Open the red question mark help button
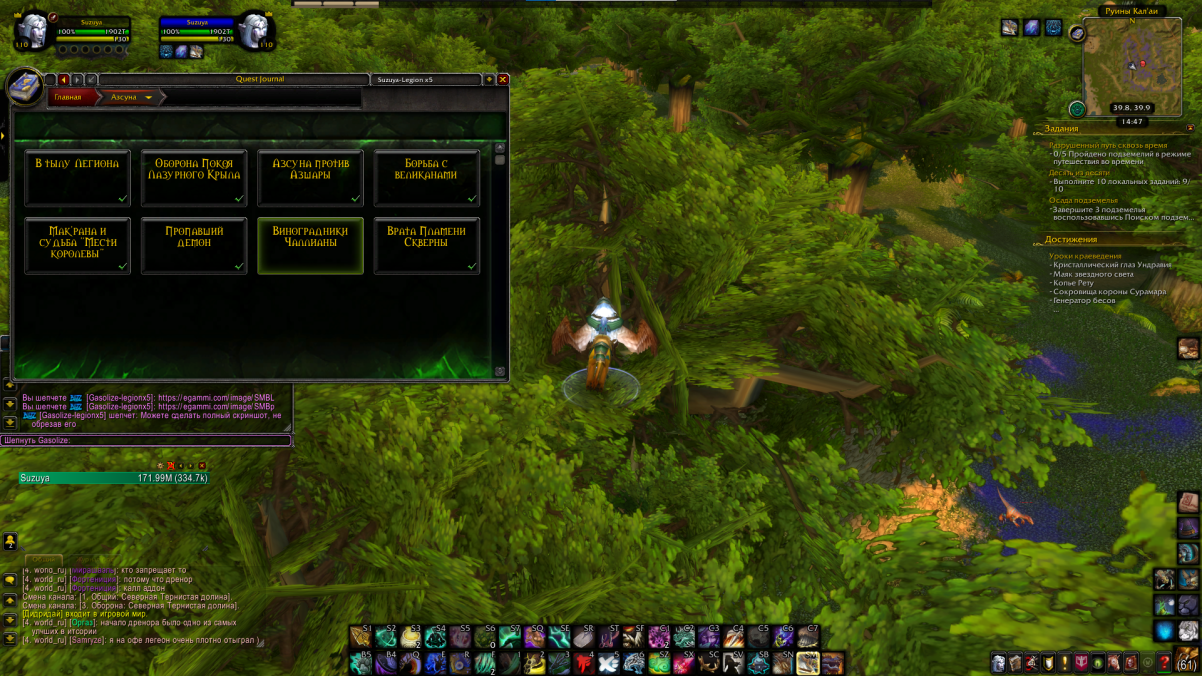Viewport: 1202px width, 676px height. tap(1164, 663)
